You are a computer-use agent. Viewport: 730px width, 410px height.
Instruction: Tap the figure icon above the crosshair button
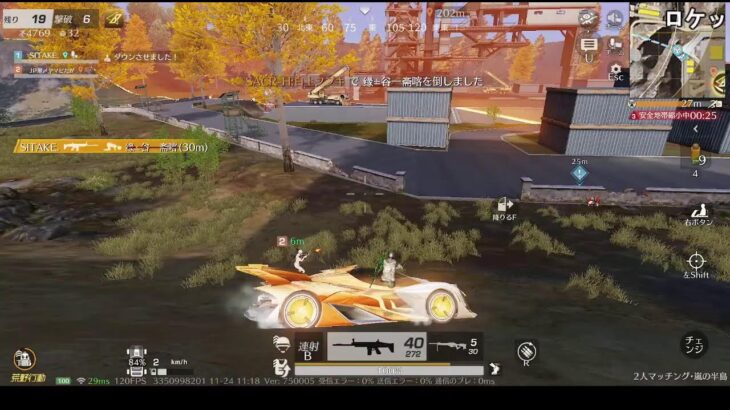(700, 212)
